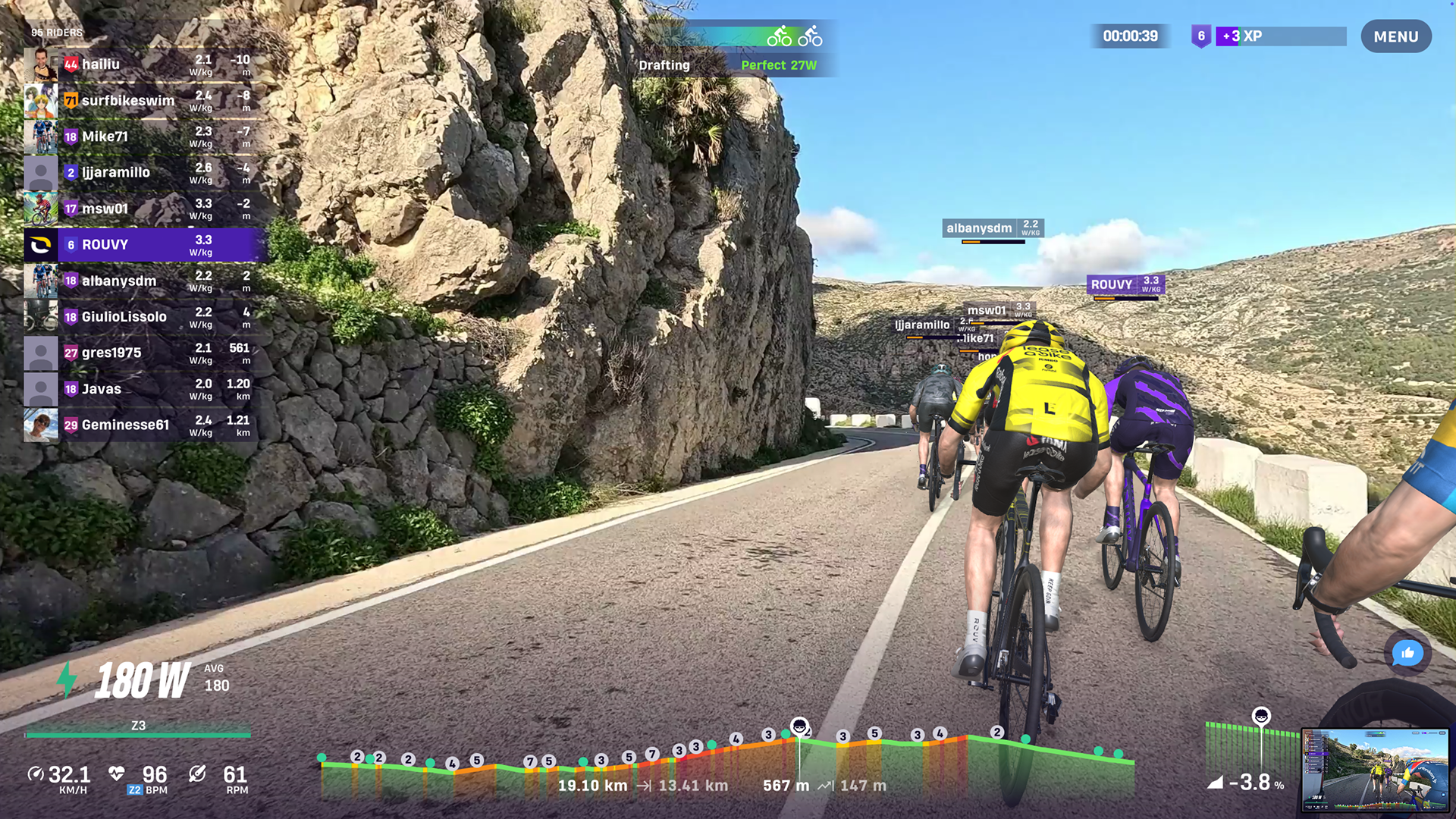Click the Drafting status indicator
This screenshot has width=1456, height=819.
click(664, 65)
